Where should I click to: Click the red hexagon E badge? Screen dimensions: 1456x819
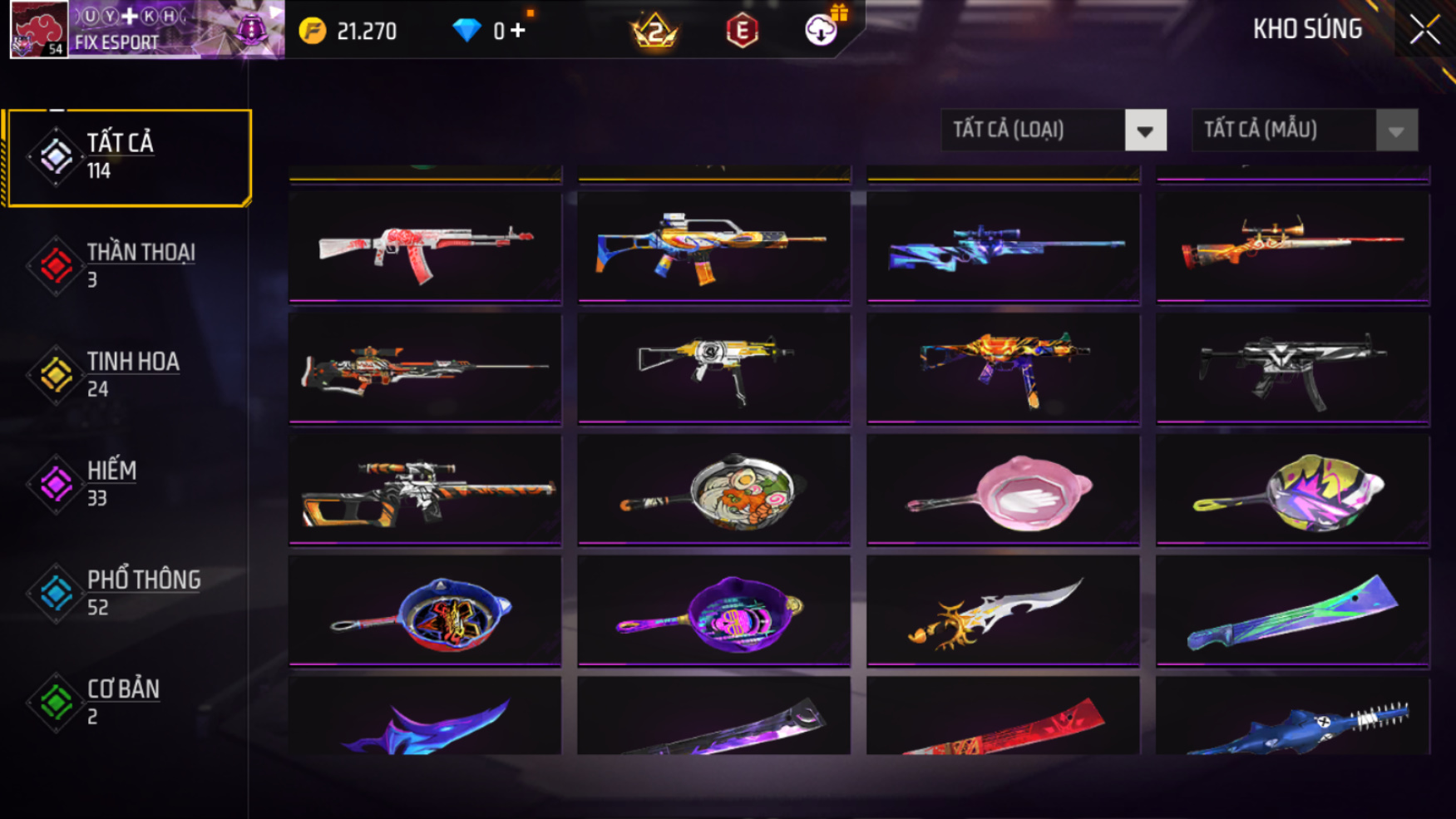(x=742, y=32)
